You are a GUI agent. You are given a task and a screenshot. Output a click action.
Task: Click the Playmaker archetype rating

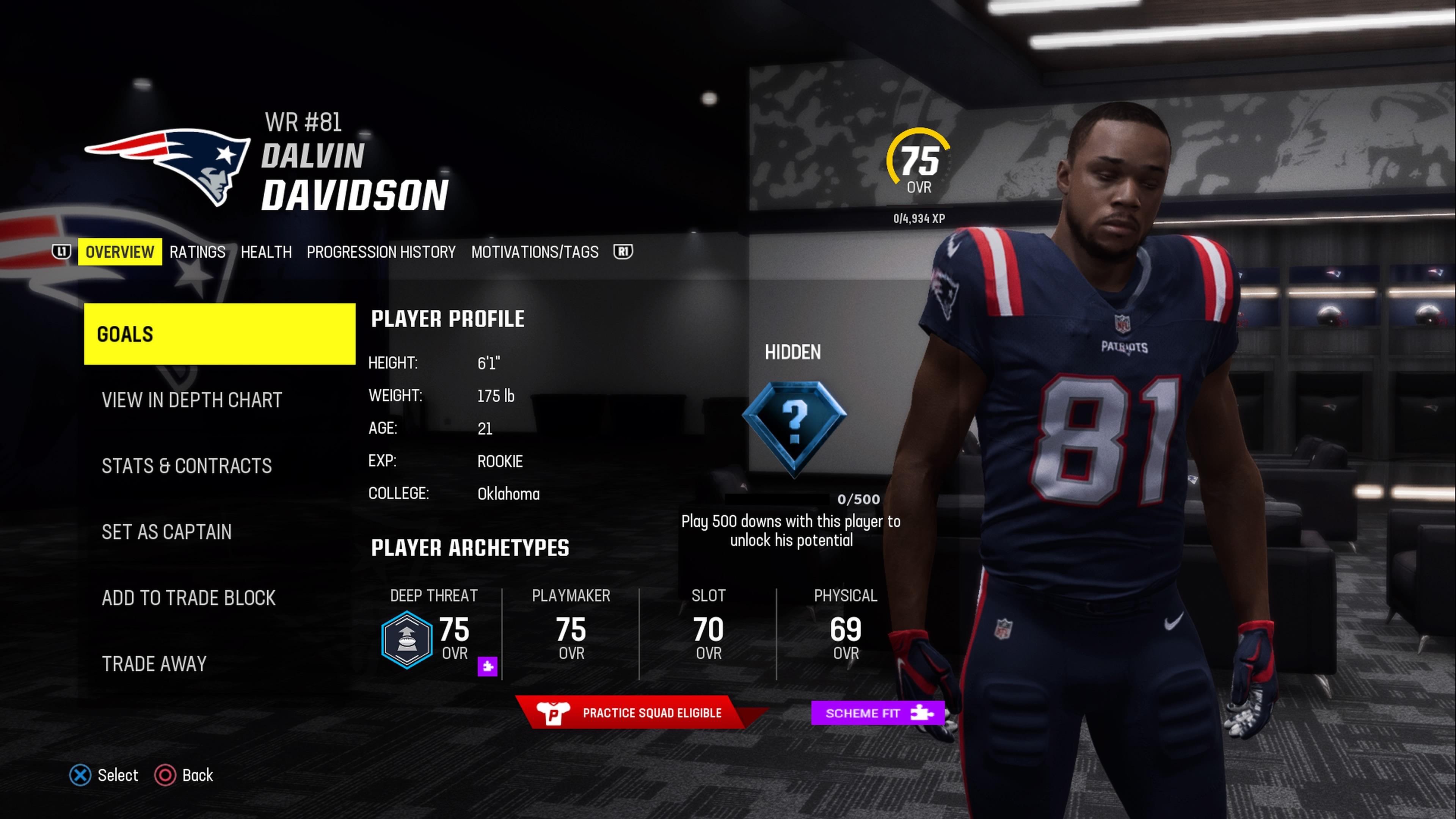tap(571, 634)
